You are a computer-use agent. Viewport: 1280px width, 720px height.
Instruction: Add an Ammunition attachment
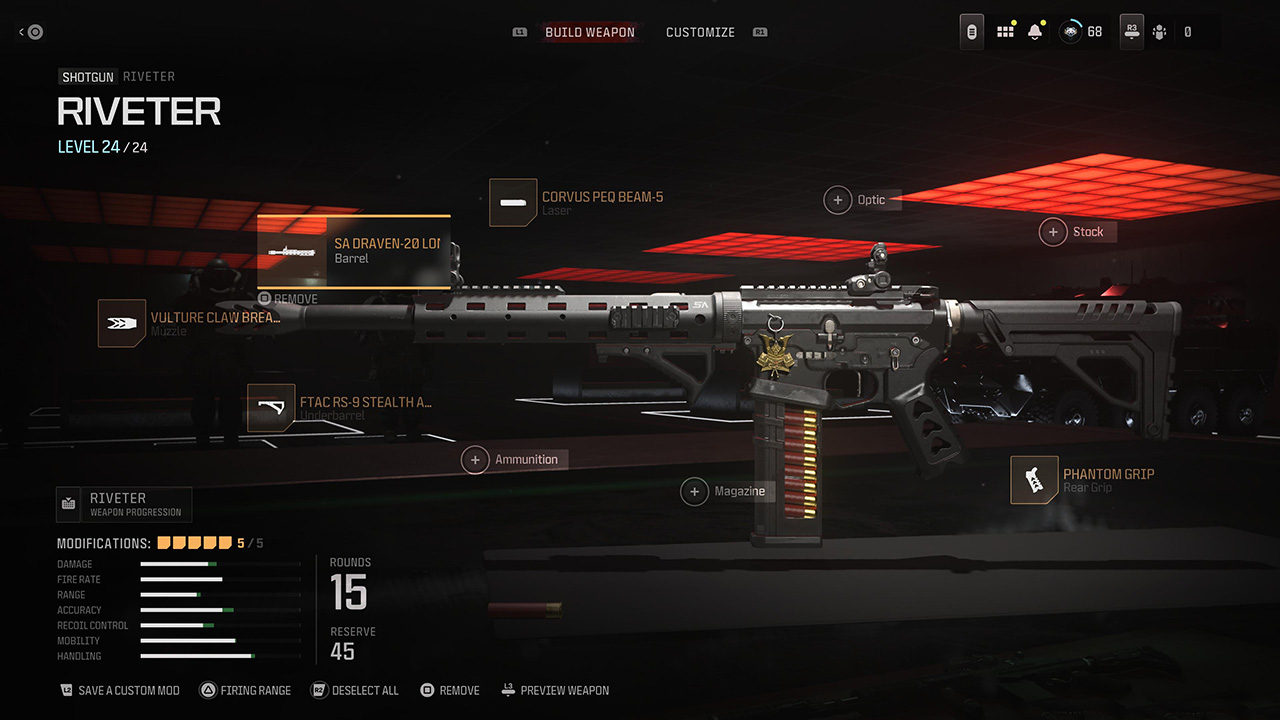[514, 460]
